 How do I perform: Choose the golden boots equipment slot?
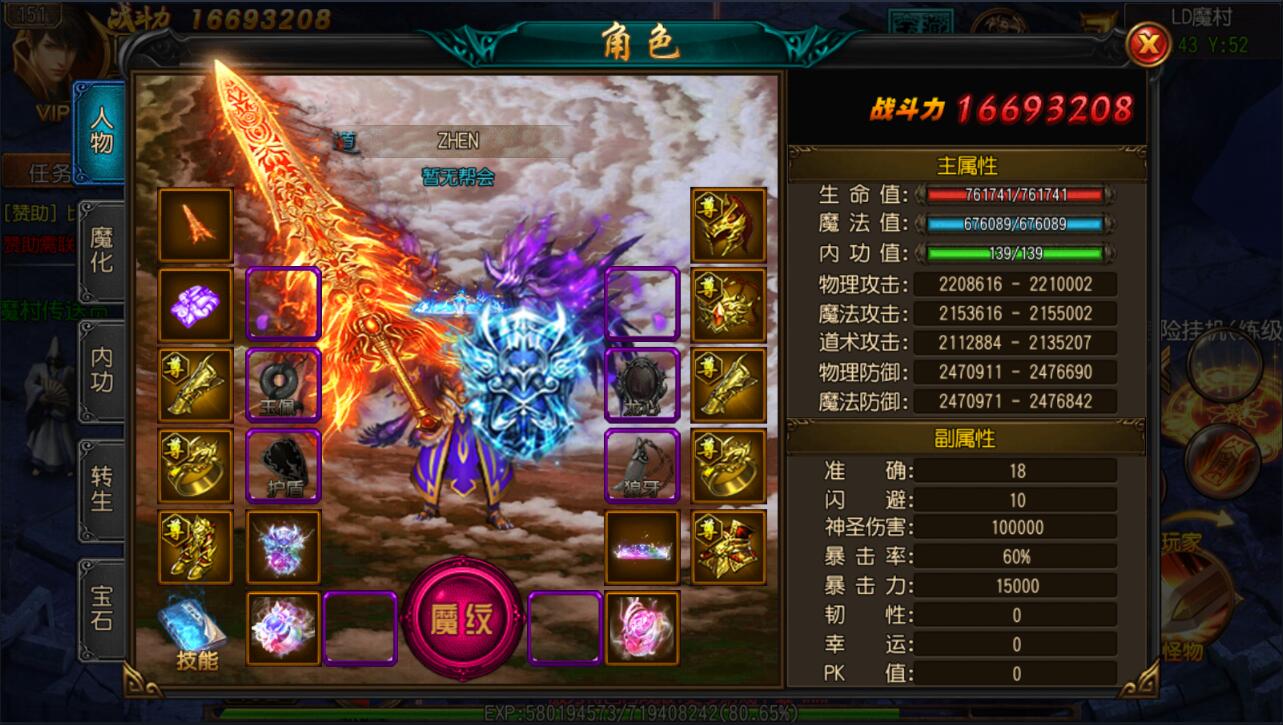196,547
